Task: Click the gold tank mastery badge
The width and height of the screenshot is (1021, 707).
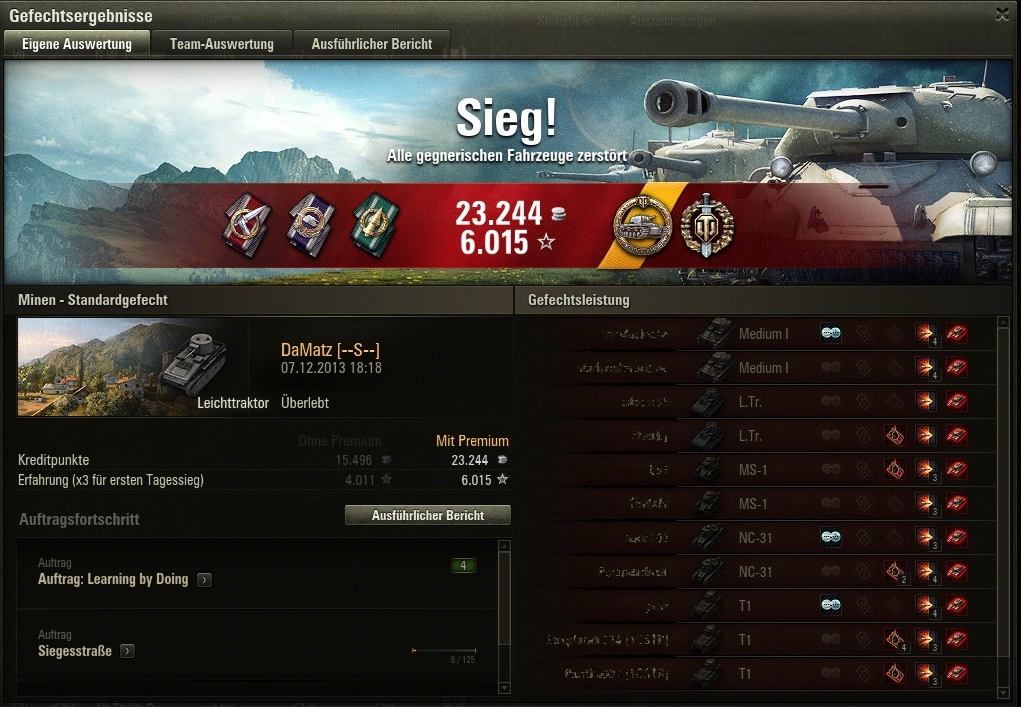Action: click(642, 225)
